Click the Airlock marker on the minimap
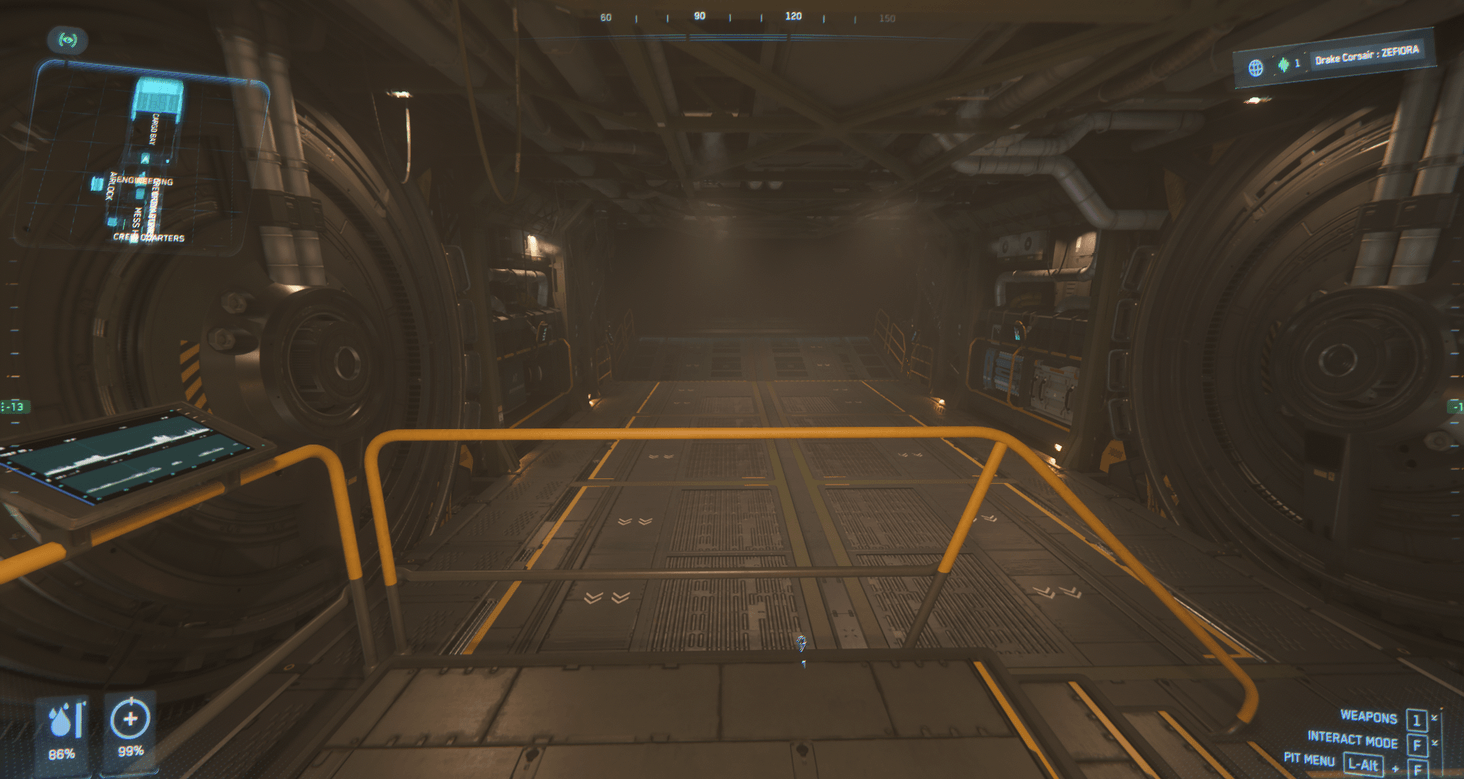 pos(110,188)
